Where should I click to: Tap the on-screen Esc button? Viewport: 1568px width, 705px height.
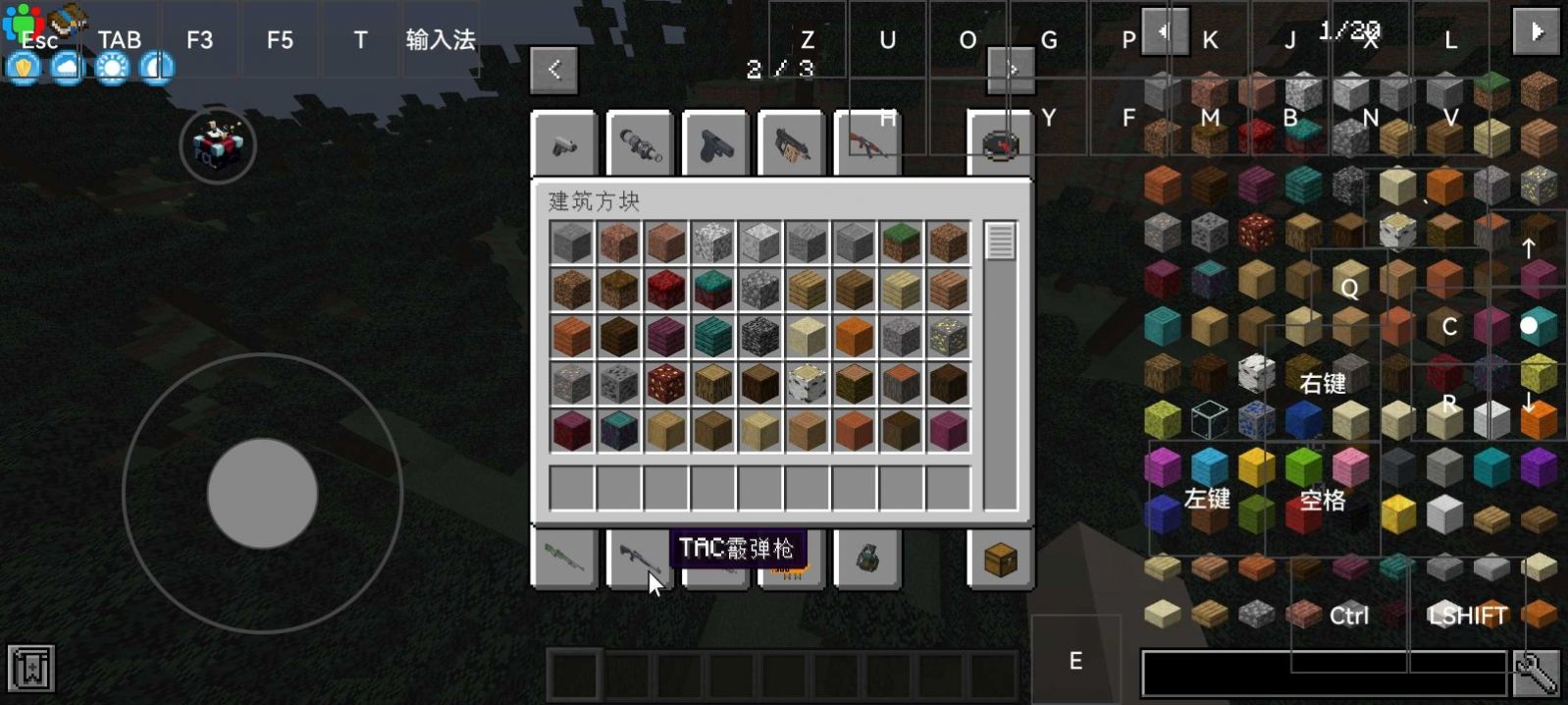(39, 40)
